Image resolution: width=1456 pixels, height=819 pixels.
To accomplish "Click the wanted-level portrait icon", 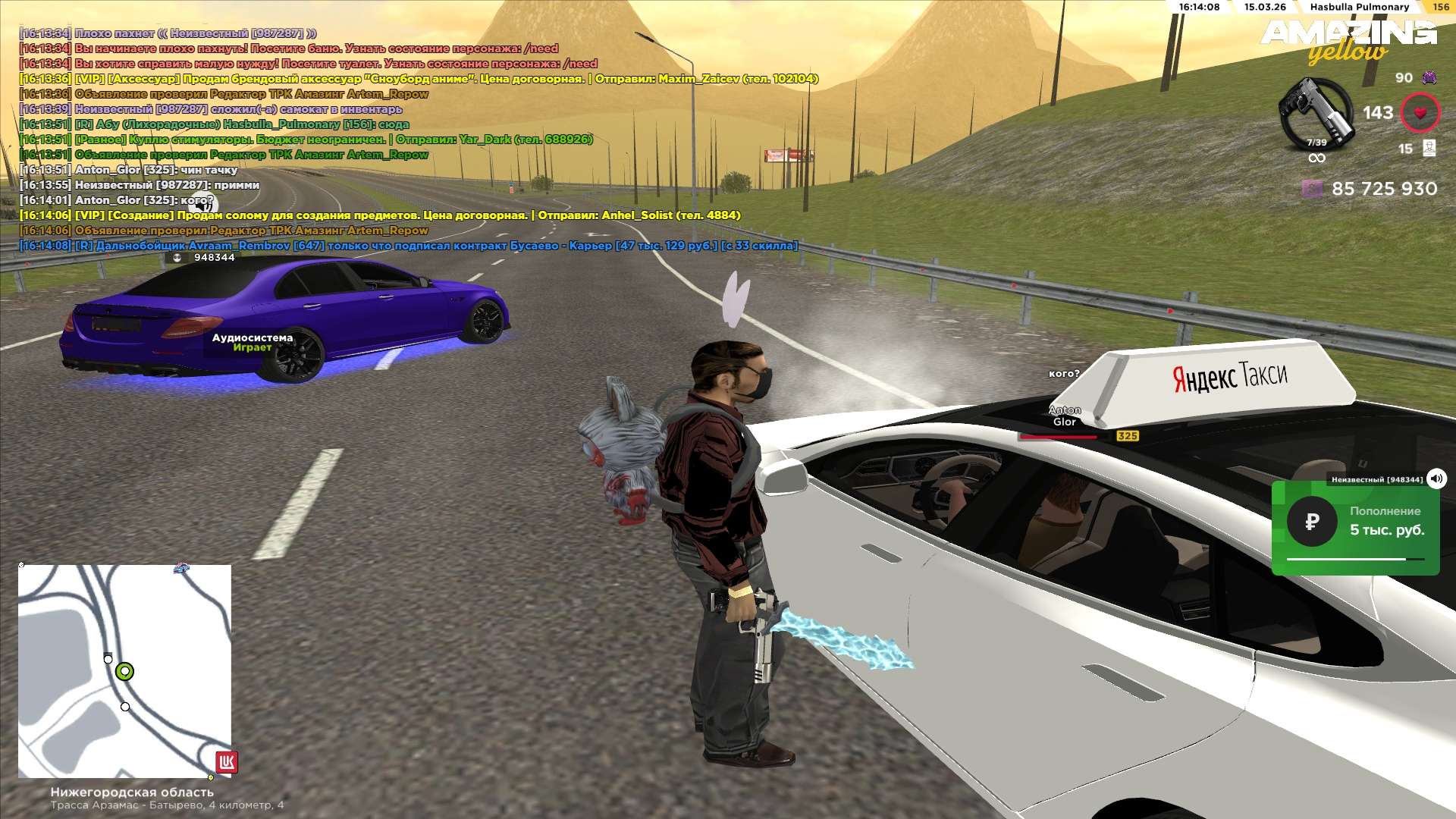I will pos(1429,148).
